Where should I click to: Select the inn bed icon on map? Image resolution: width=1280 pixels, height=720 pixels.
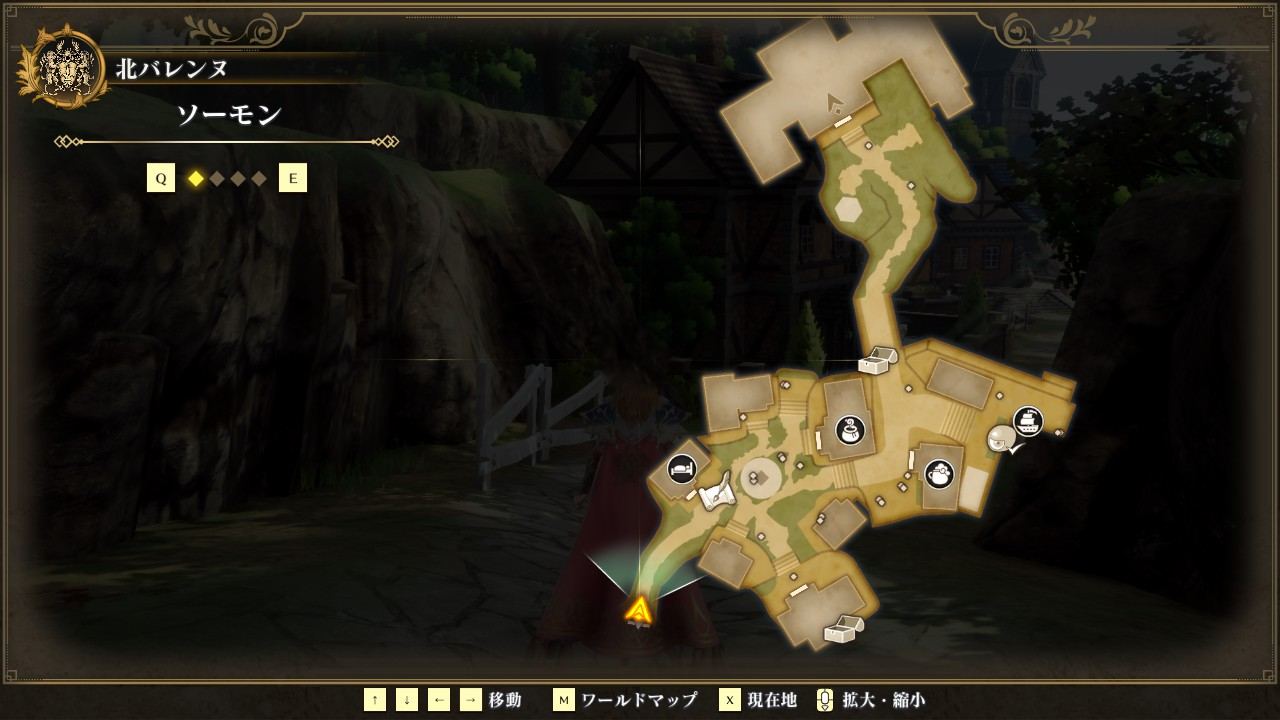682,467
